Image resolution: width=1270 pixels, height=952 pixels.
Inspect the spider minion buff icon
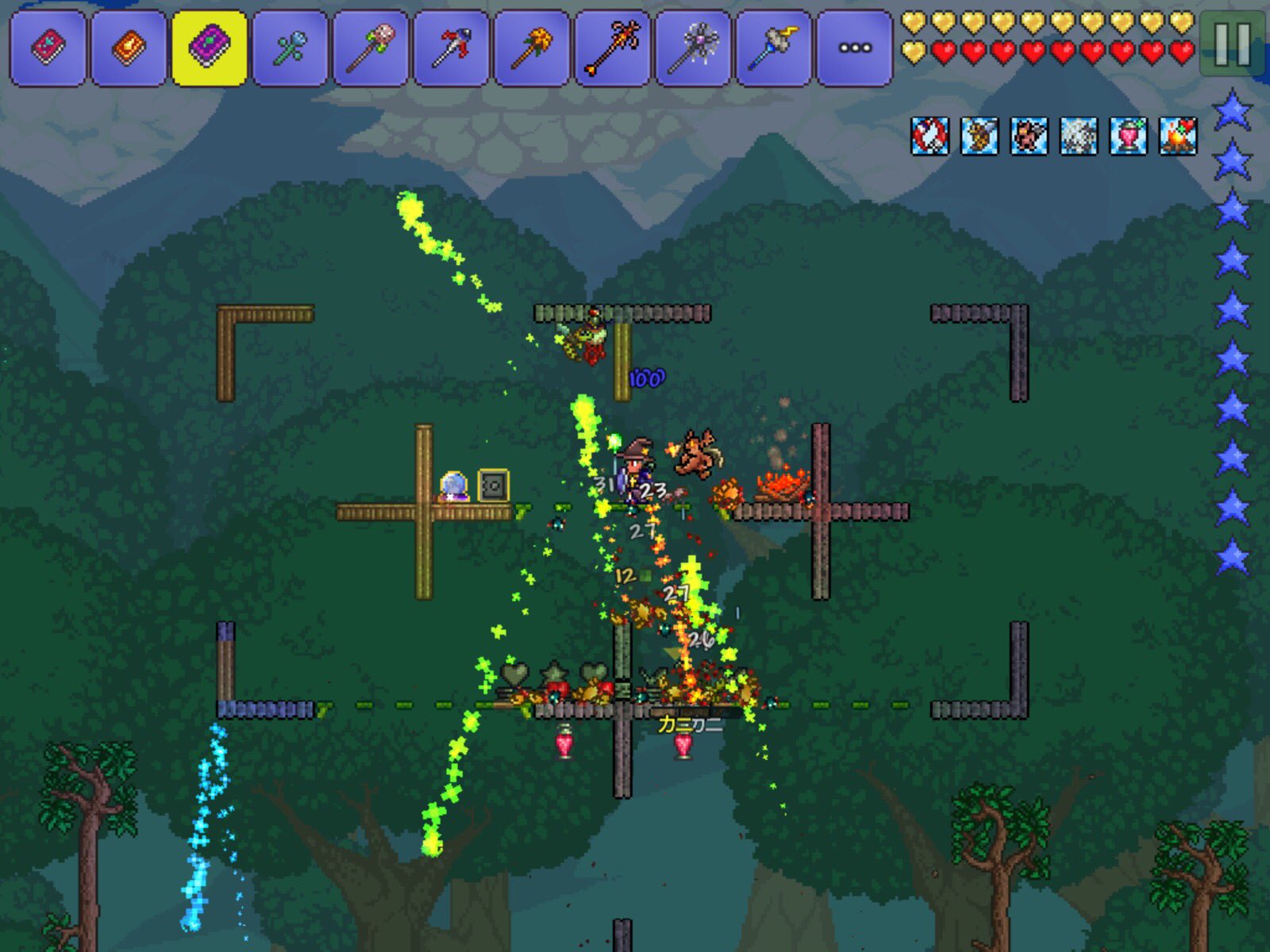1079,136
